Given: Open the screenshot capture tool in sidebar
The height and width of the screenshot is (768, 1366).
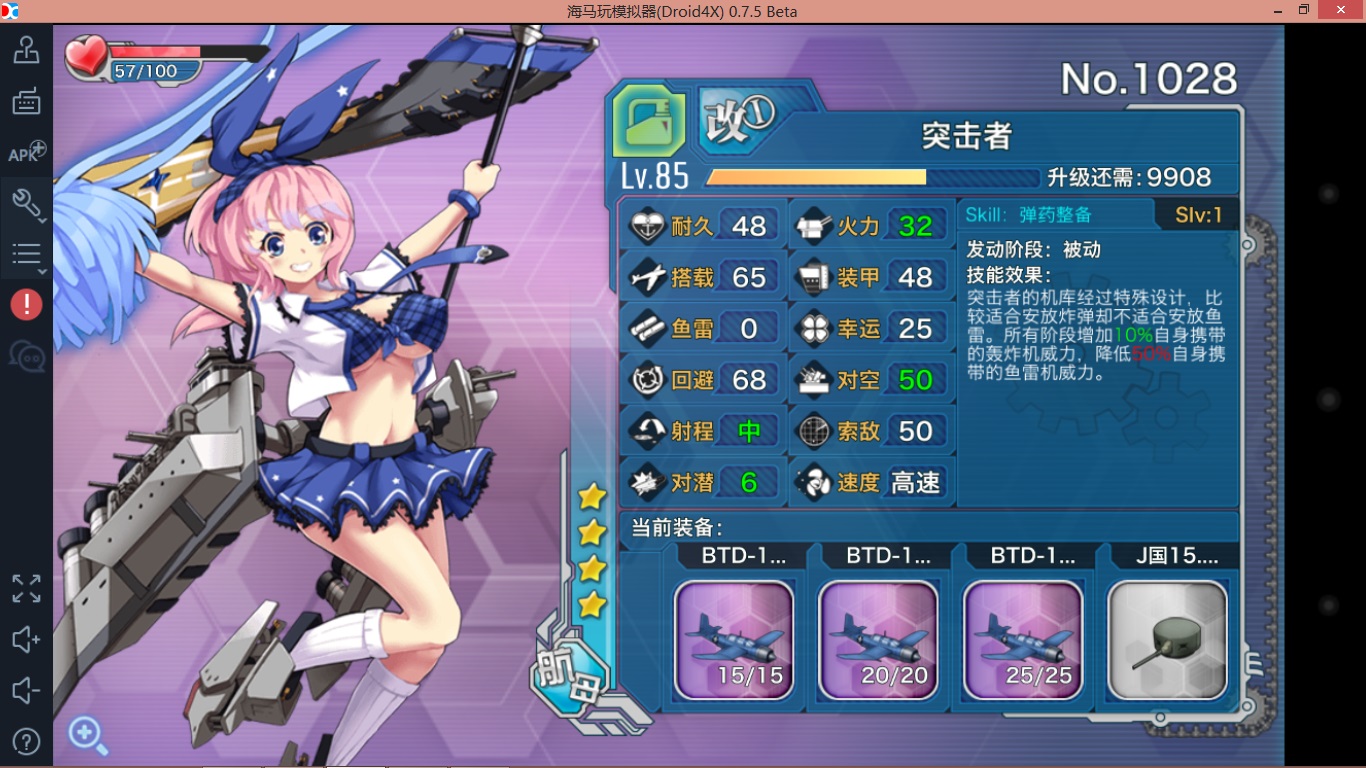Looking at the screenshot, I should [x=26, y=101].
